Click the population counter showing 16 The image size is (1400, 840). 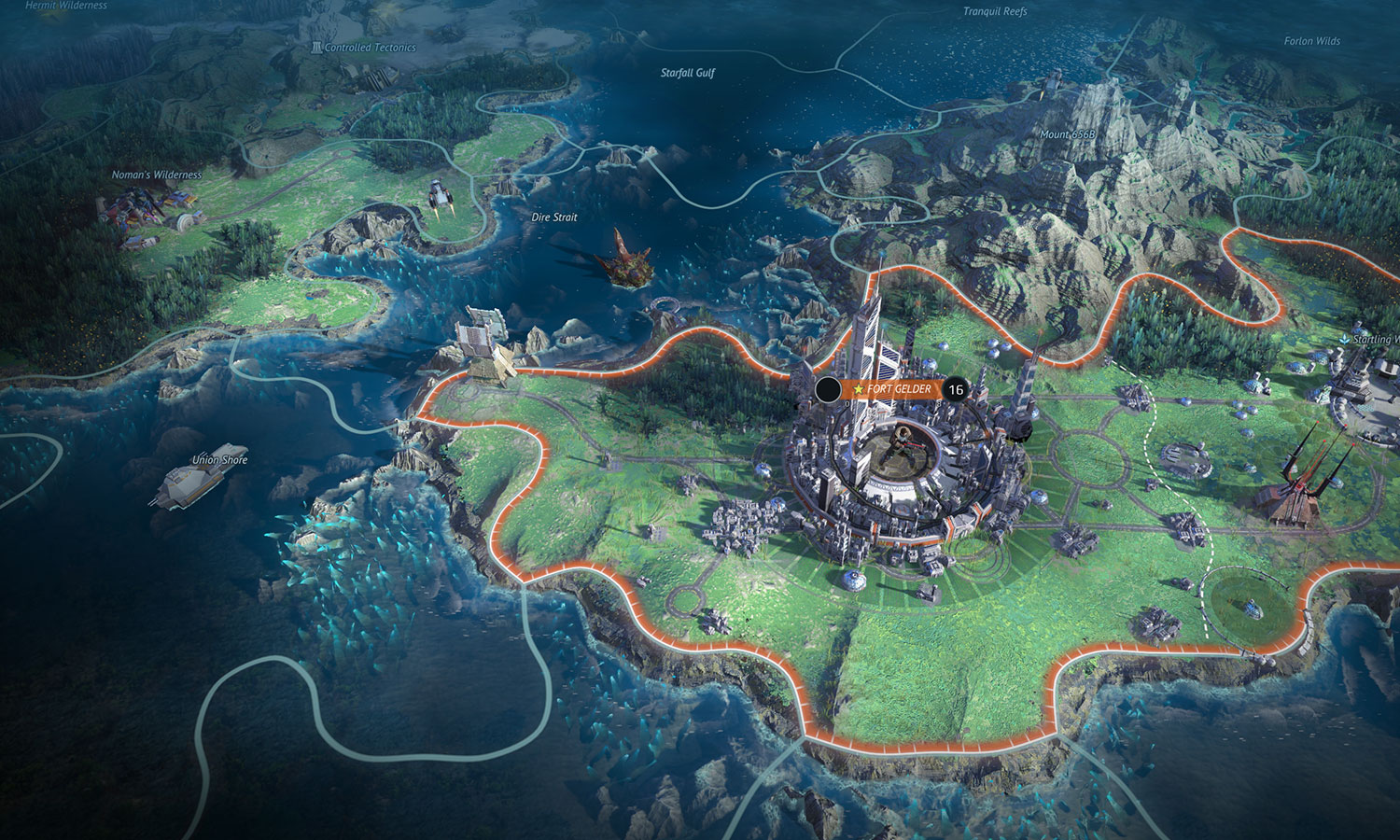click(954, 388)
